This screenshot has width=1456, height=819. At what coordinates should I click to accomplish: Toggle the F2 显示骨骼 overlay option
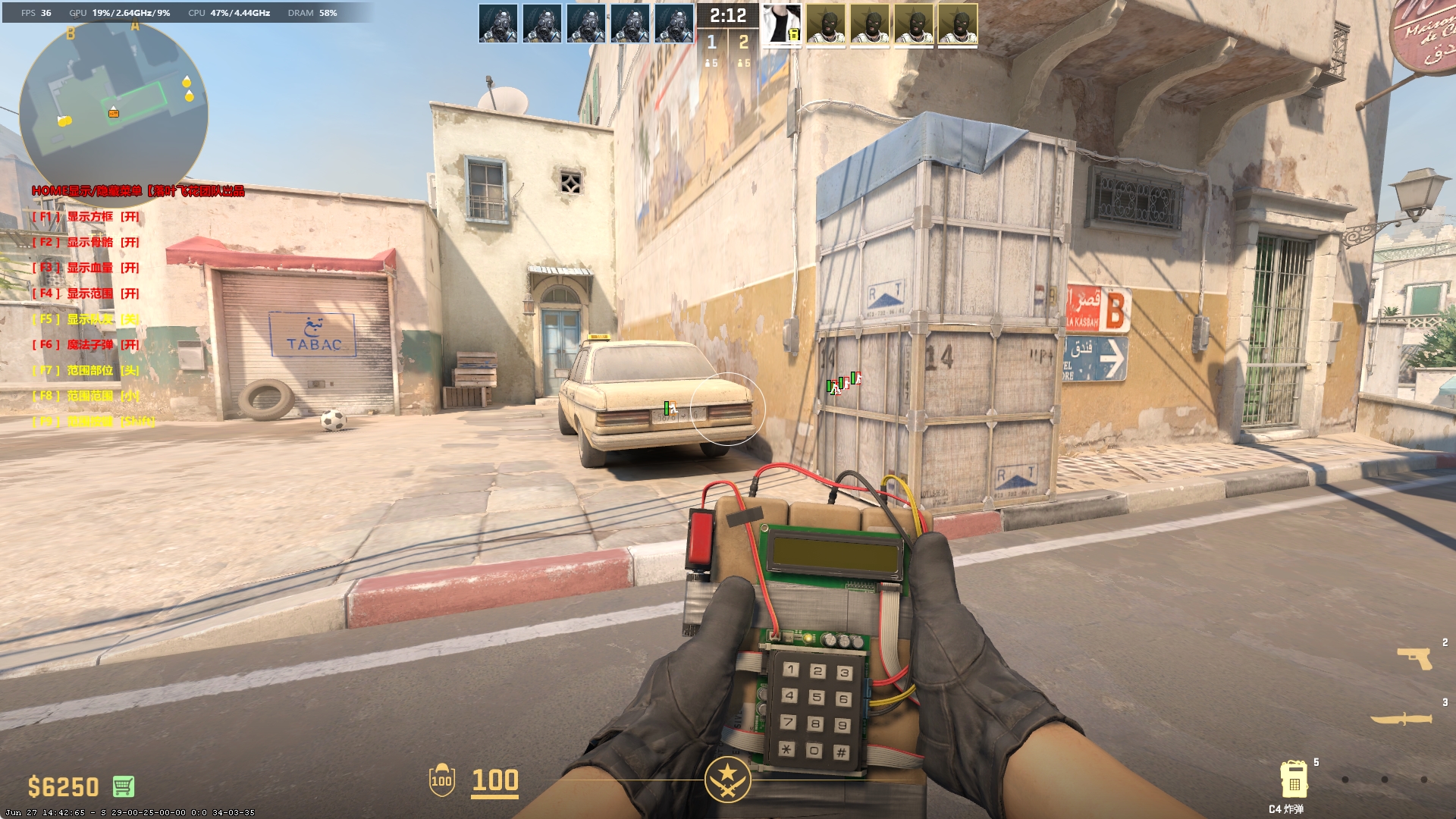(x=86, y=243)
